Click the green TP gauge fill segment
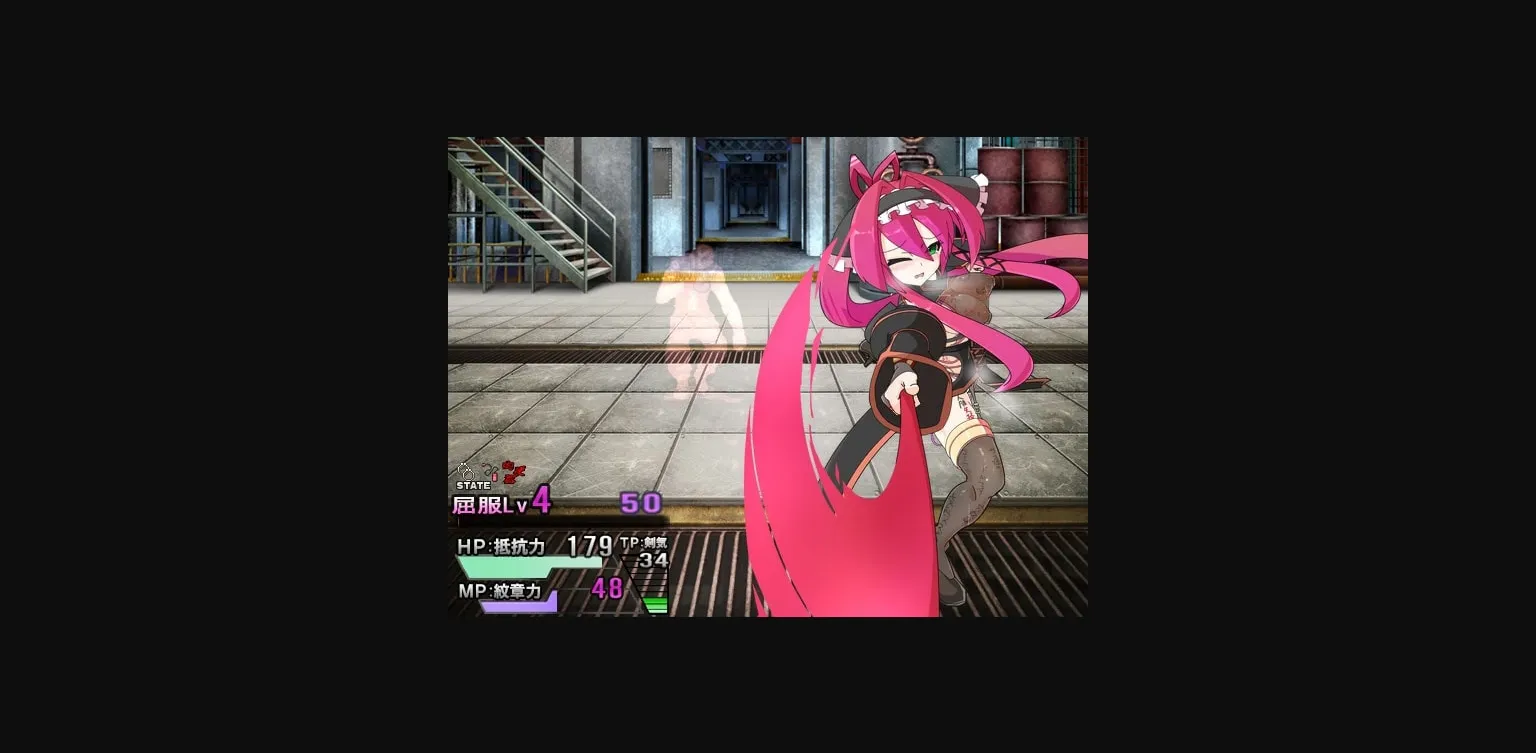1536x753 pixels. point(657,602)
